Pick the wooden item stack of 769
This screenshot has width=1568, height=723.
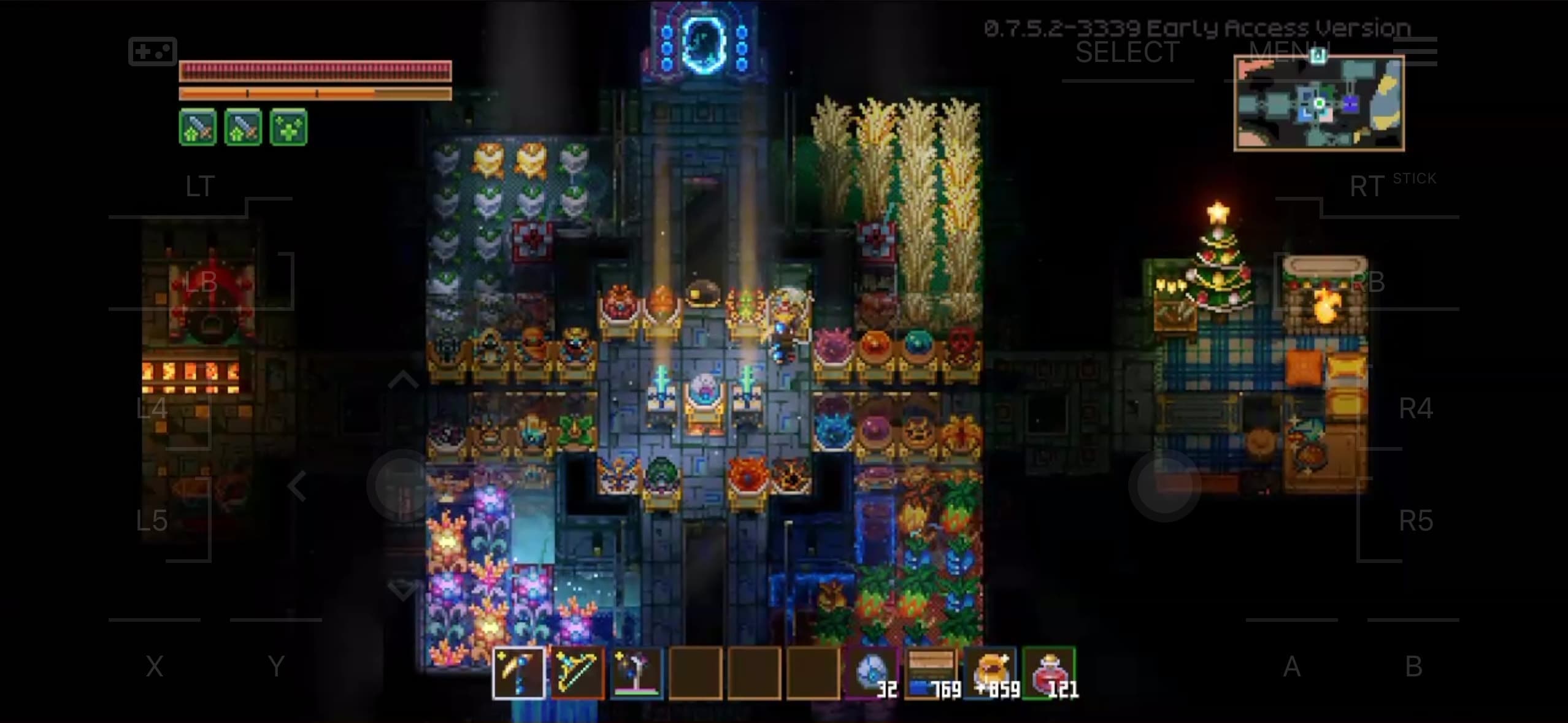(932, 673)
